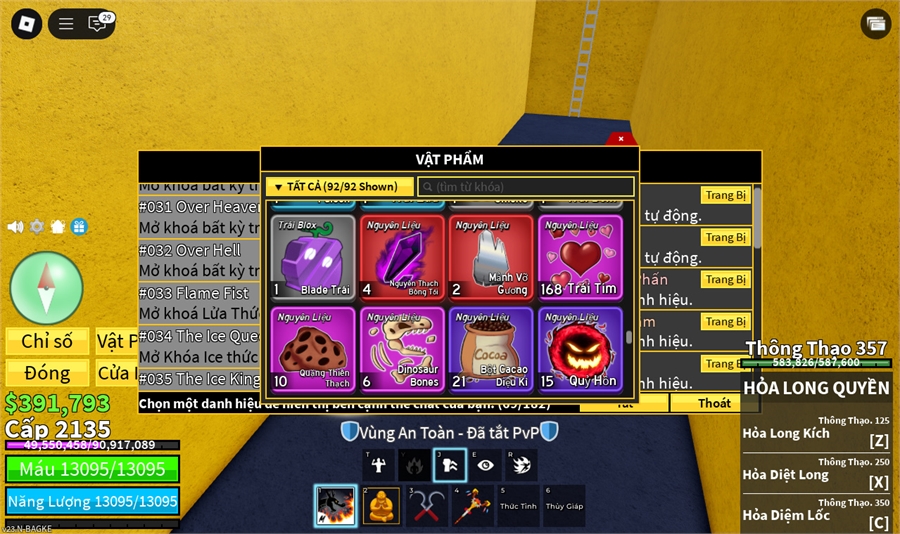Screen dimensions: 900x534
Task: Select the Blade Trái fruit item
Action: (x=312, y=257)
